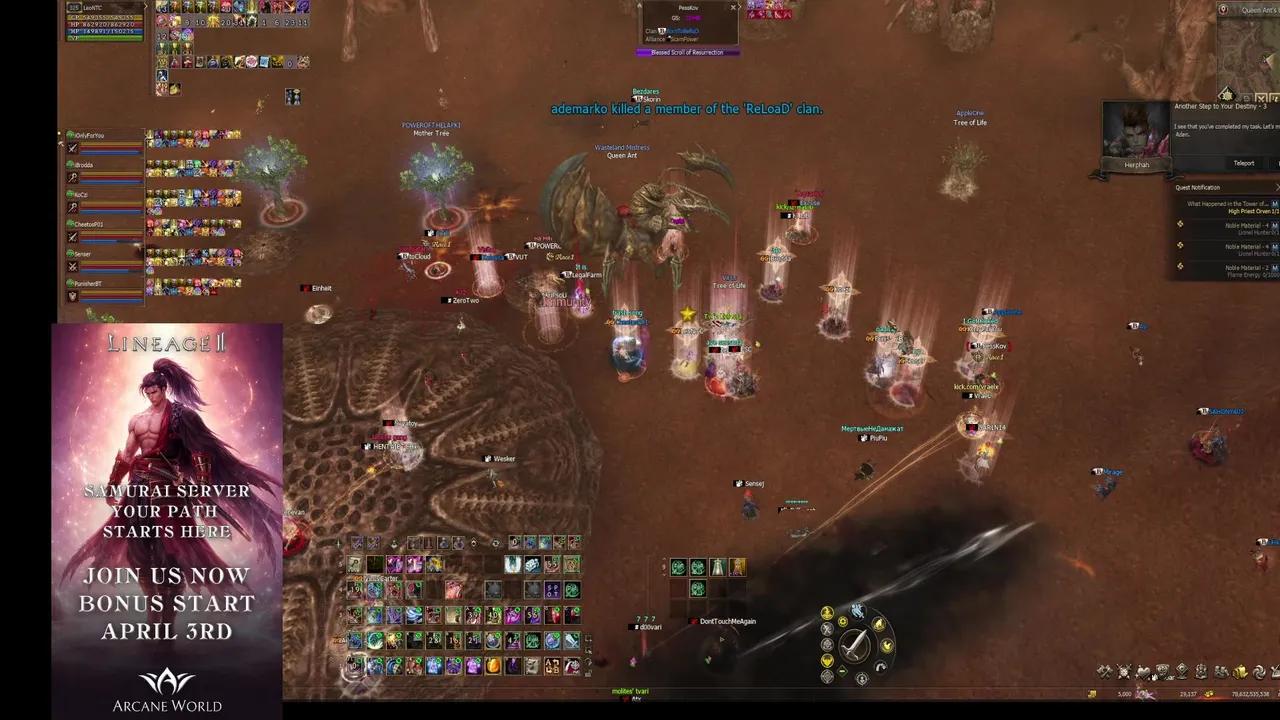
Task: Click the crossed-axes icon in the bottom-right menu bar
Action: click(x=1106, y=671)
